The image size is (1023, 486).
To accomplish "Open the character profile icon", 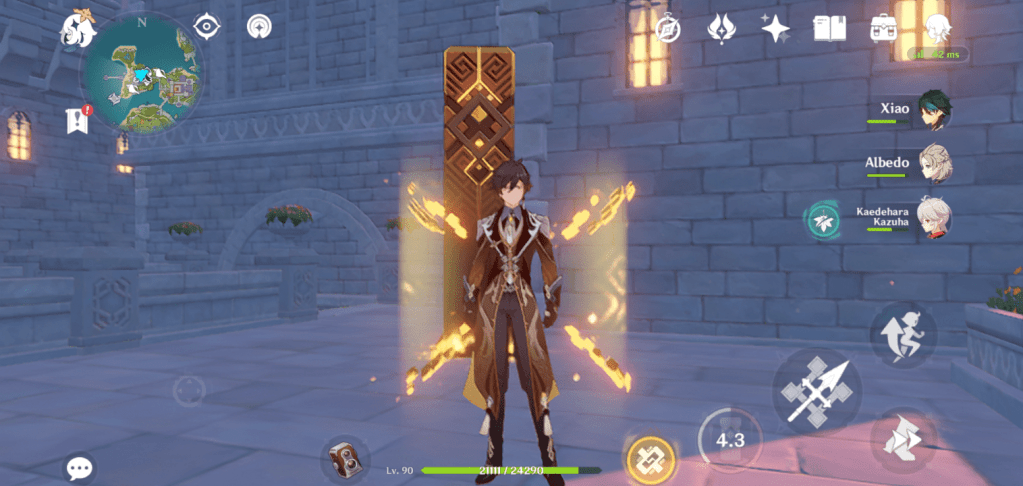I will (937, 28).
